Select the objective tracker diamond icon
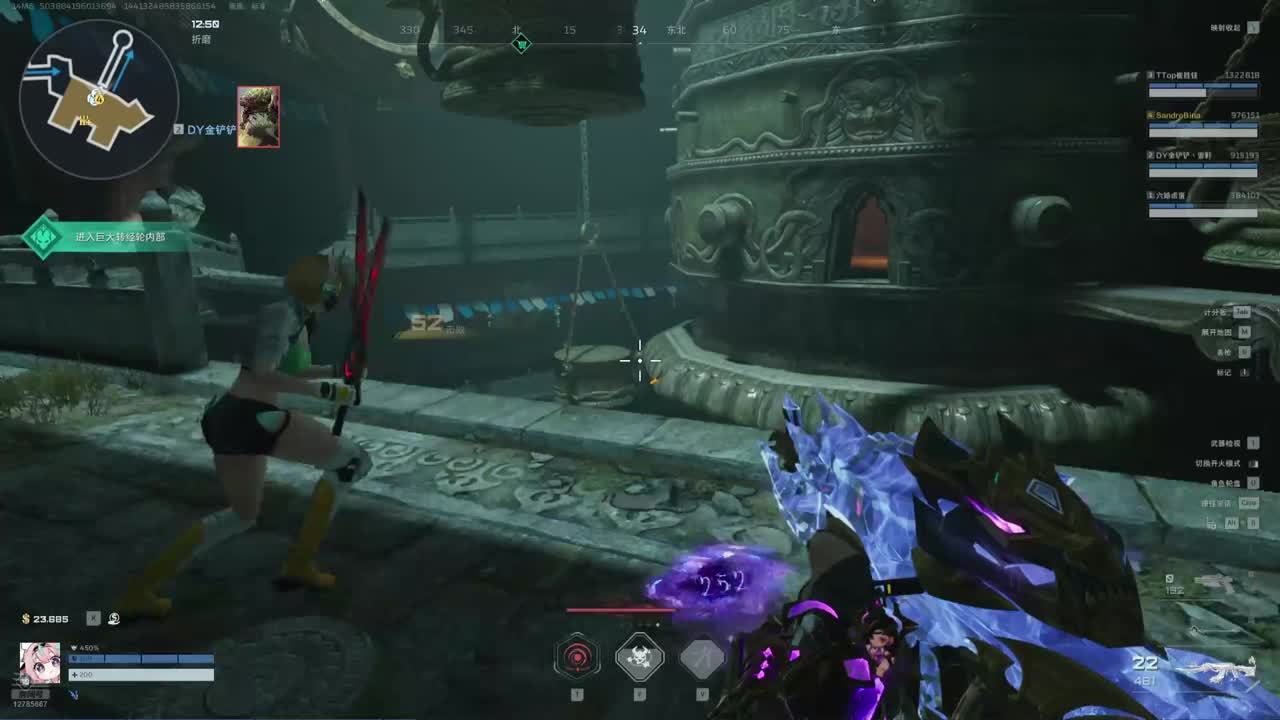 click(x=43, y=238)
